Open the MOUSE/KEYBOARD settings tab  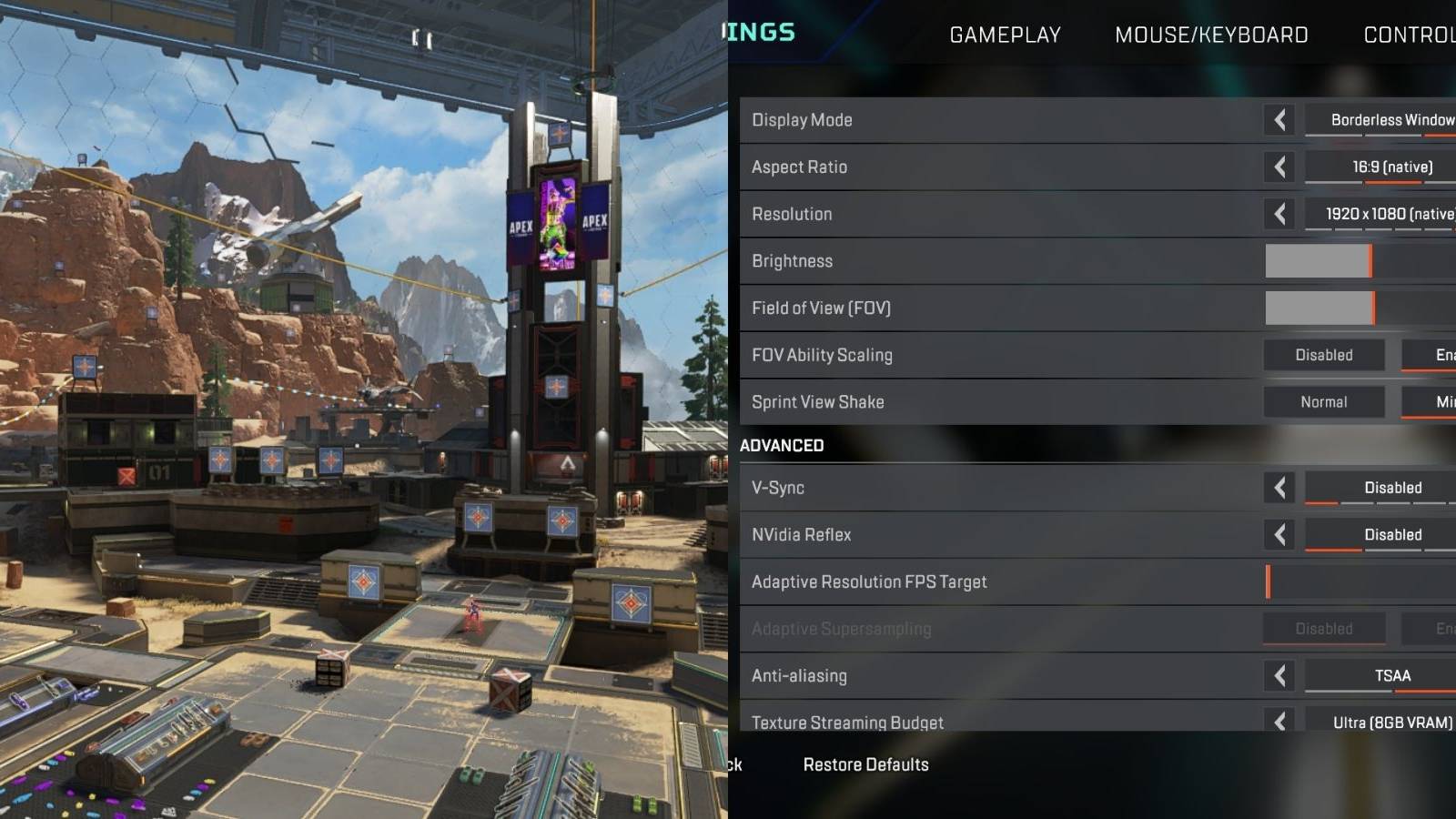1212,35
